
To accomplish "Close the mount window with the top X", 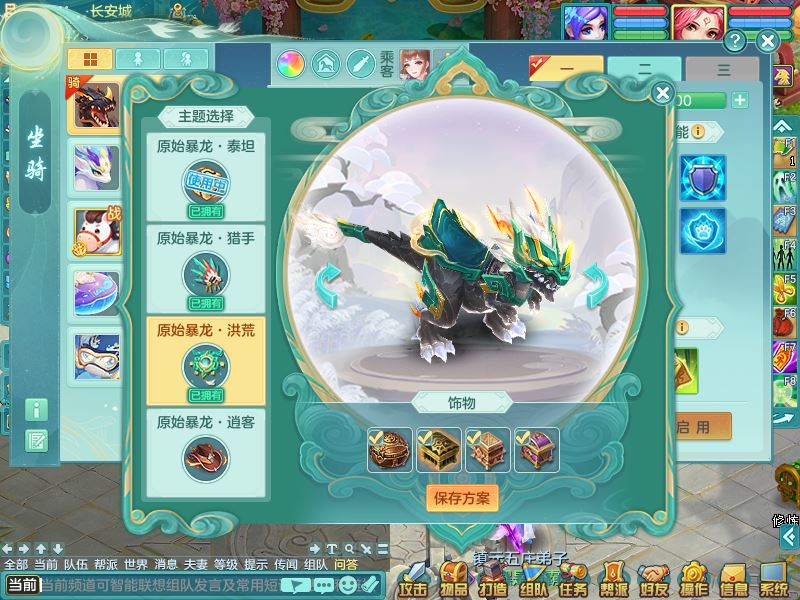I will [767, 41].
